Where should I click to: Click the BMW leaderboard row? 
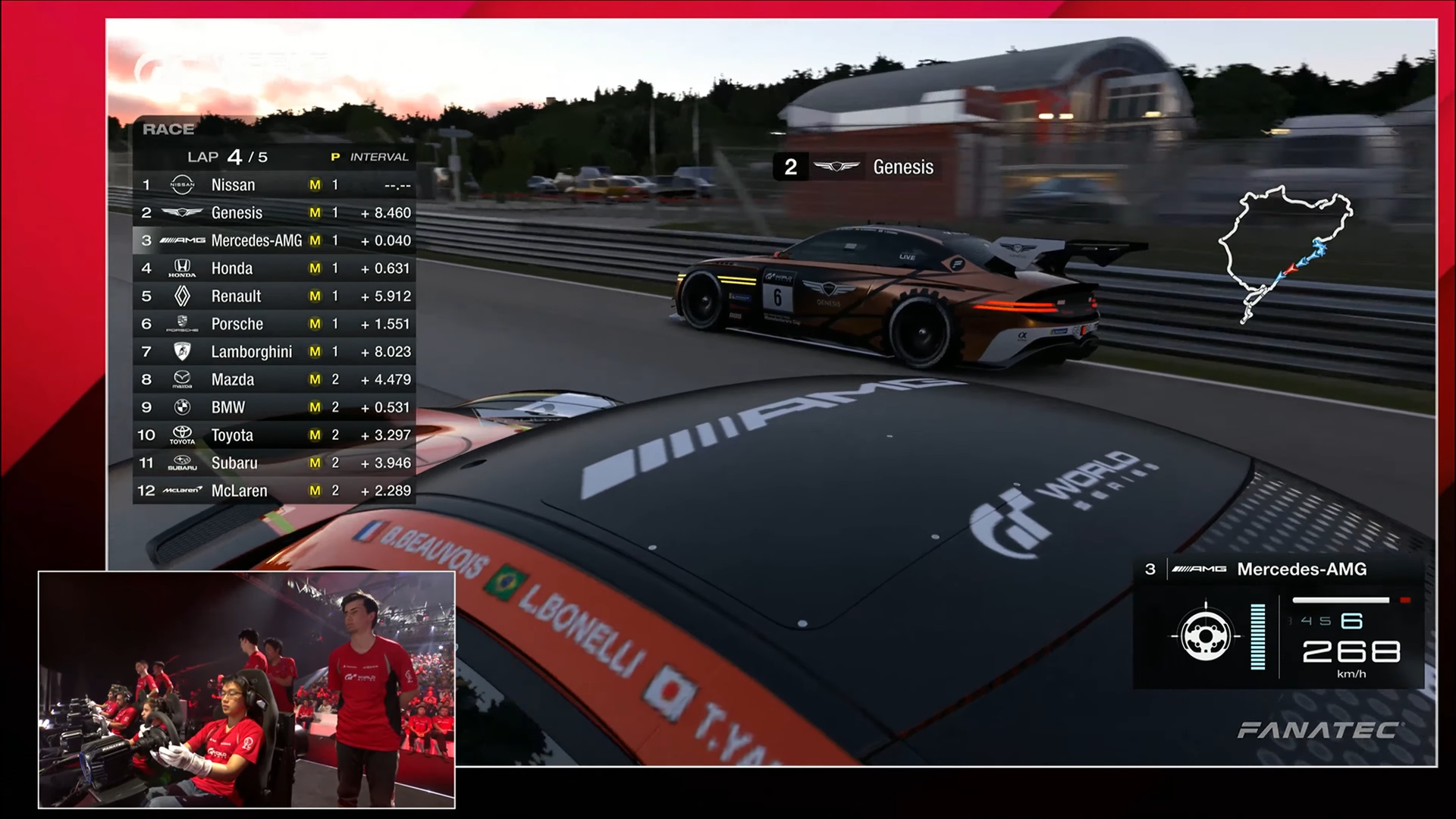pyautogui.click(x=275, y=408)
